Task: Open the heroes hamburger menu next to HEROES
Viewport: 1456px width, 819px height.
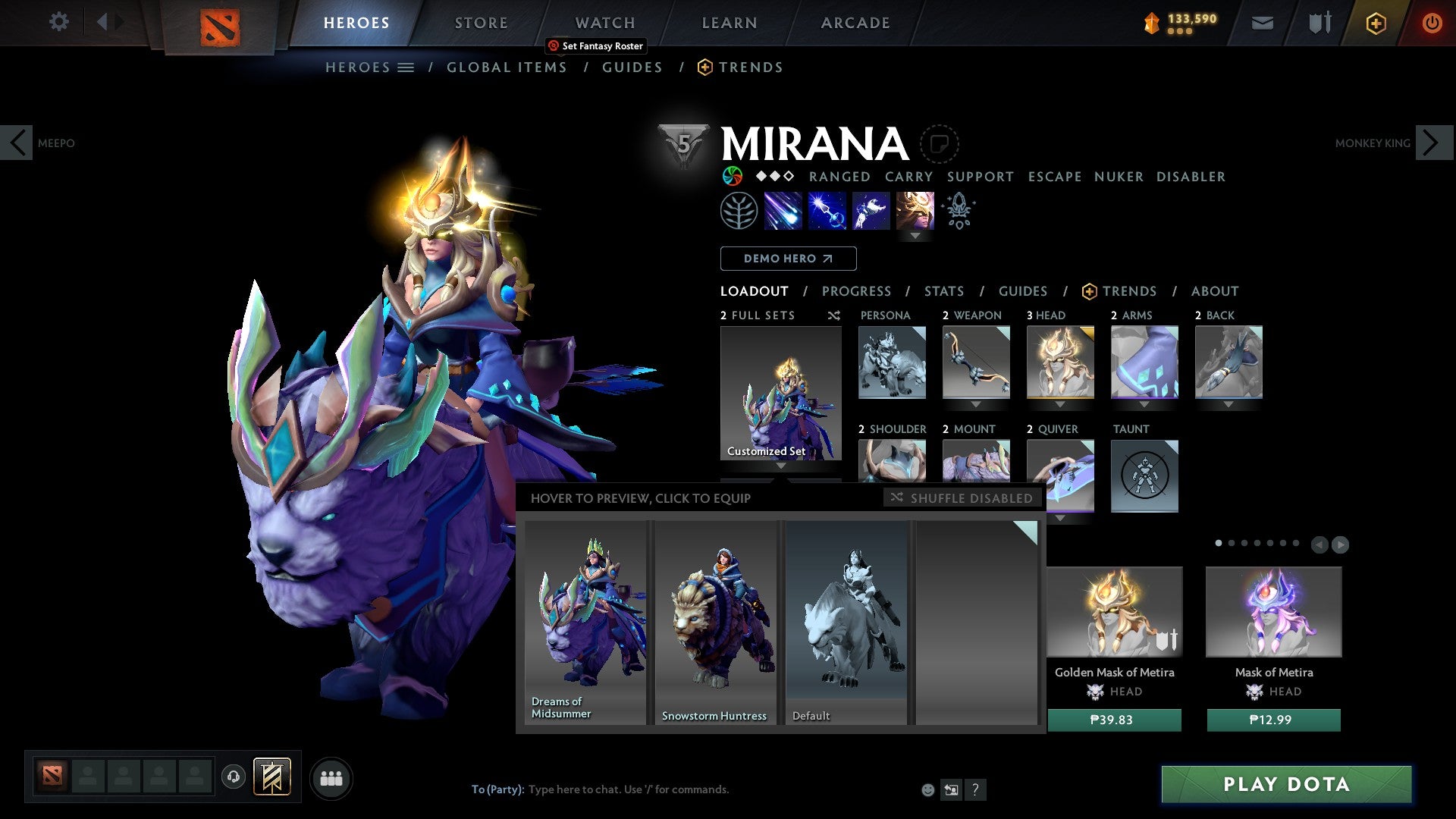Action: coord(407,67)
